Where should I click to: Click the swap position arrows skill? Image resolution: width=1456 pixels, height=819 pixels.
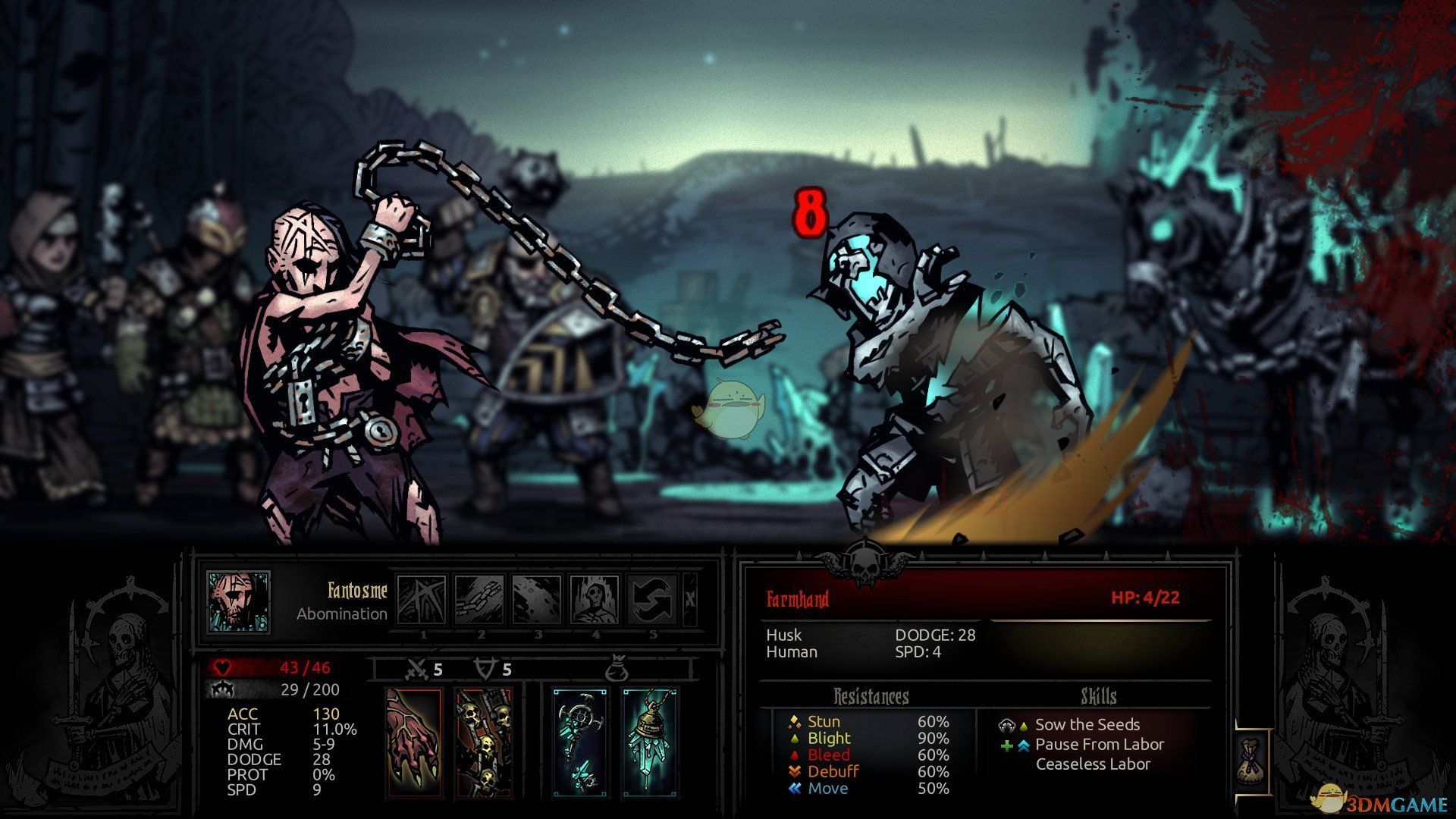click(652, 600)
